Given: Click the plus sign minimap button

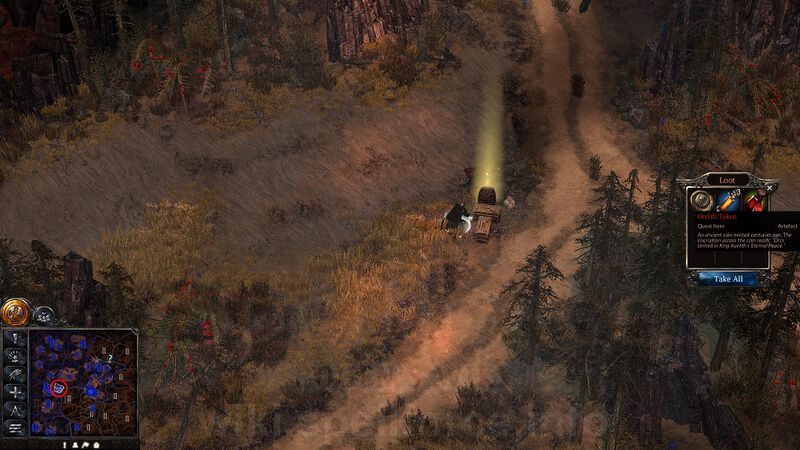Looking at the screenshot, I should [15, 391].
